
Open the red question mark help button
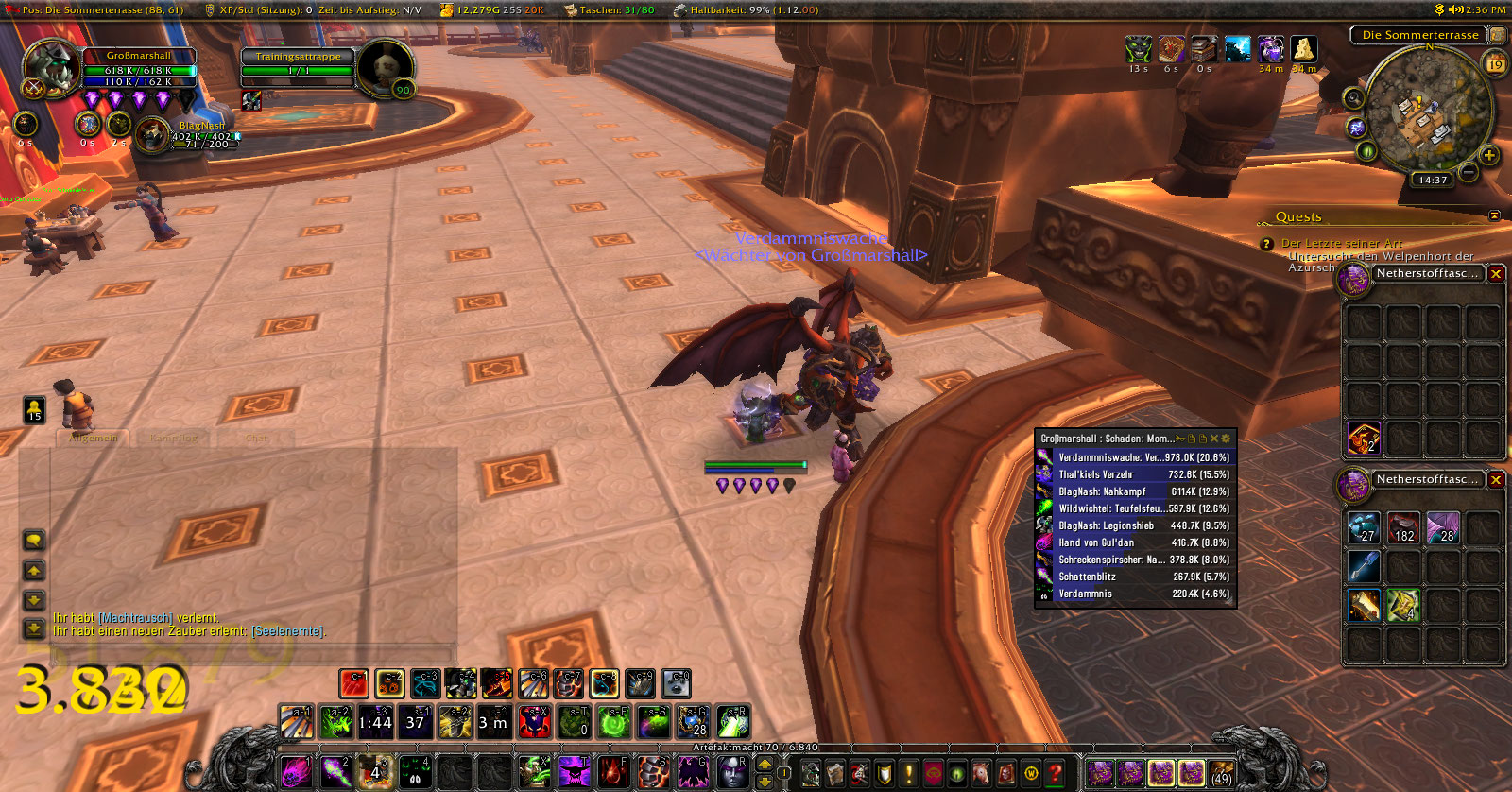[x=1056, y=774]
